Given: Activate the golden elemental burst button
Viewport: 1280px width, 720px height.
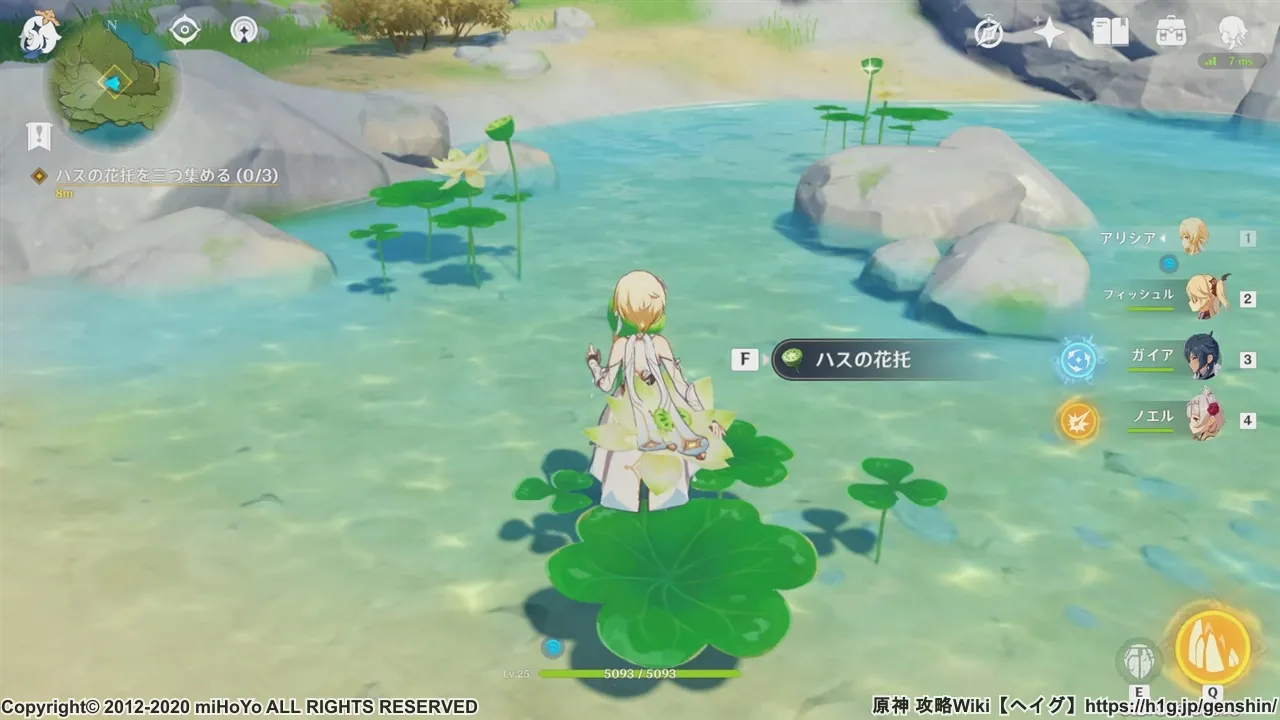Looking at the screenshot, I should (1212, 647).
